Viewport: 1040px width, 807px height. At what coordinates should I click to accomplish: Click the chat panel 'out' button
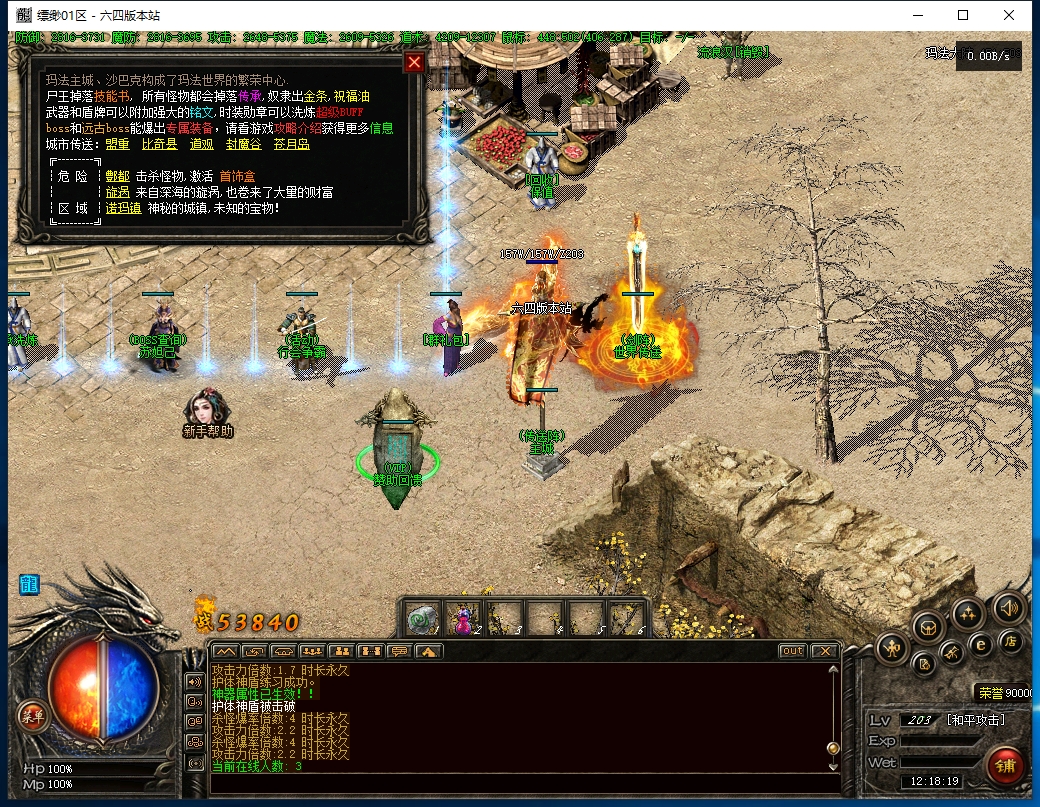792,651
